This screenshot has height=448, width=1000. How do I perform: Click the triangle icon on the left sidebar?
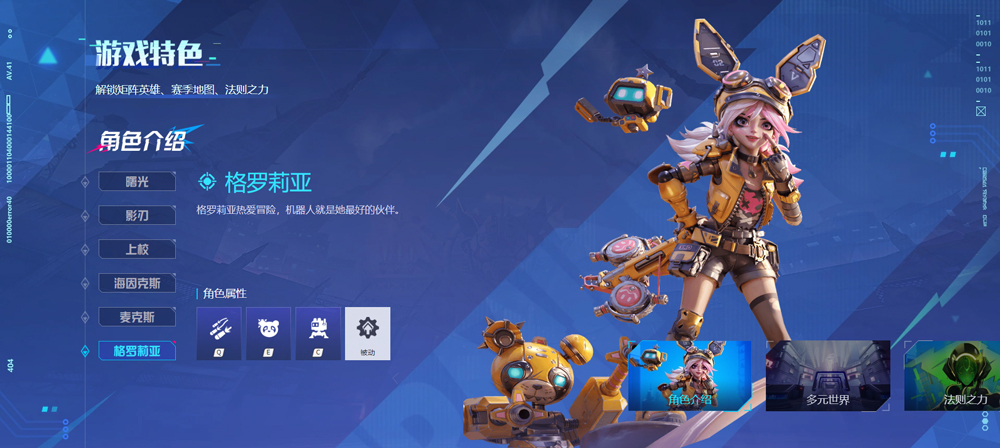coord(47,56)
